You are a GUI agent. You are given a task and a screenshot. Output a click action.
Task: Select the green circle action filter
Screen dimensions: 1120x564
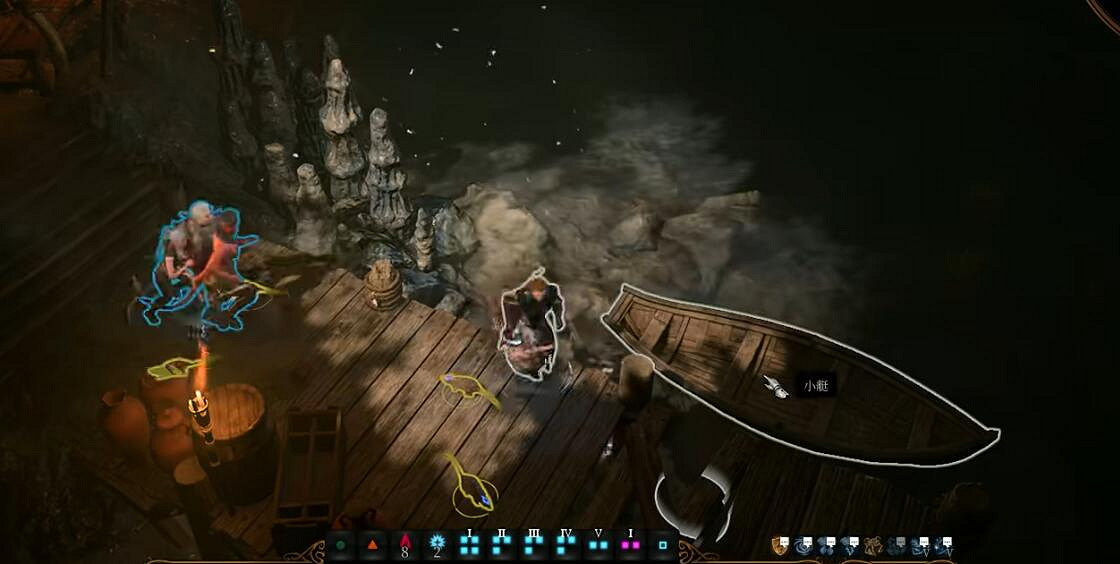click(341, 546)
